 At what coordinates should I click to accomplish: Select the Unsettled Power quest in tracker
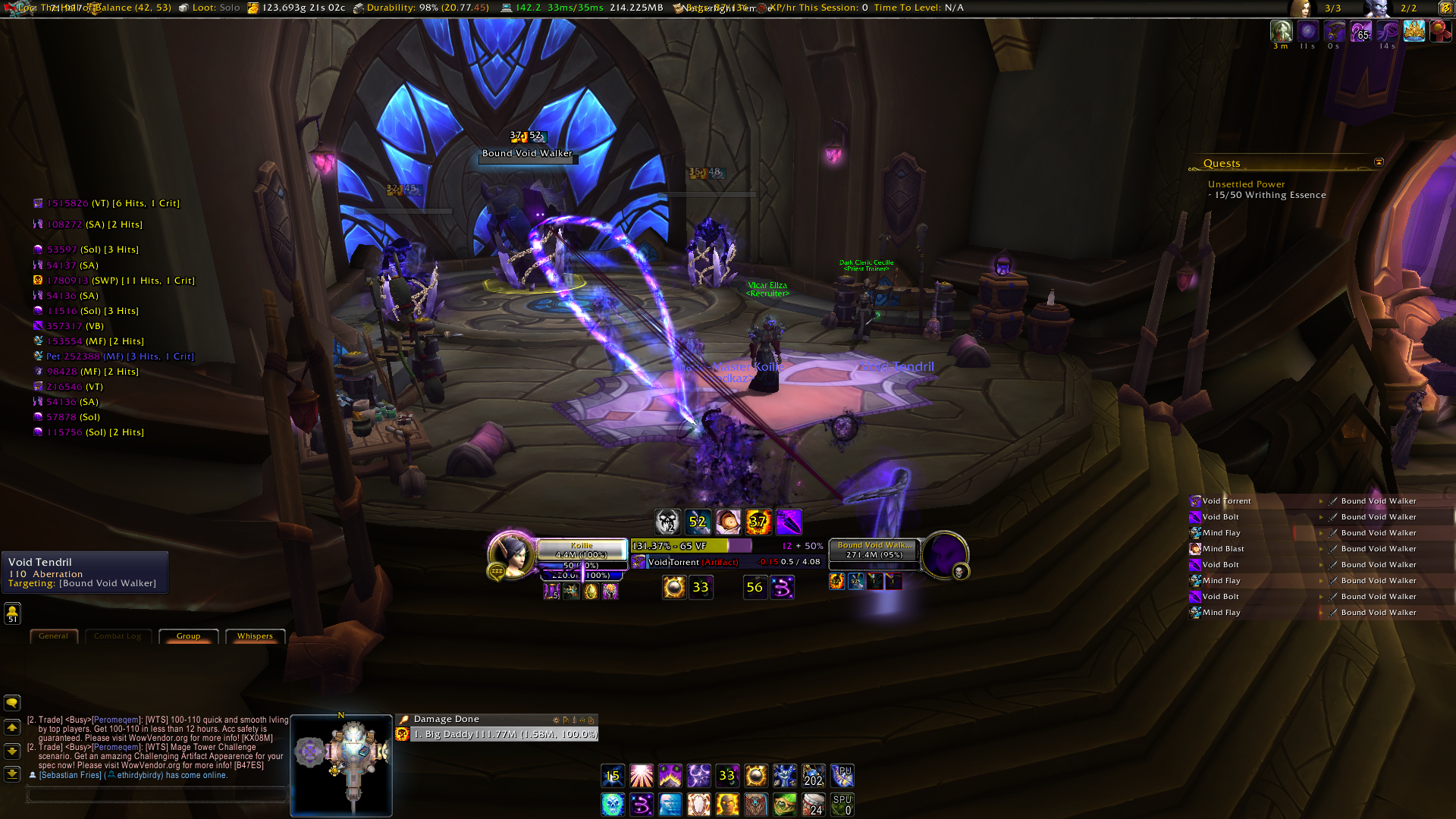click(1246, 184)
